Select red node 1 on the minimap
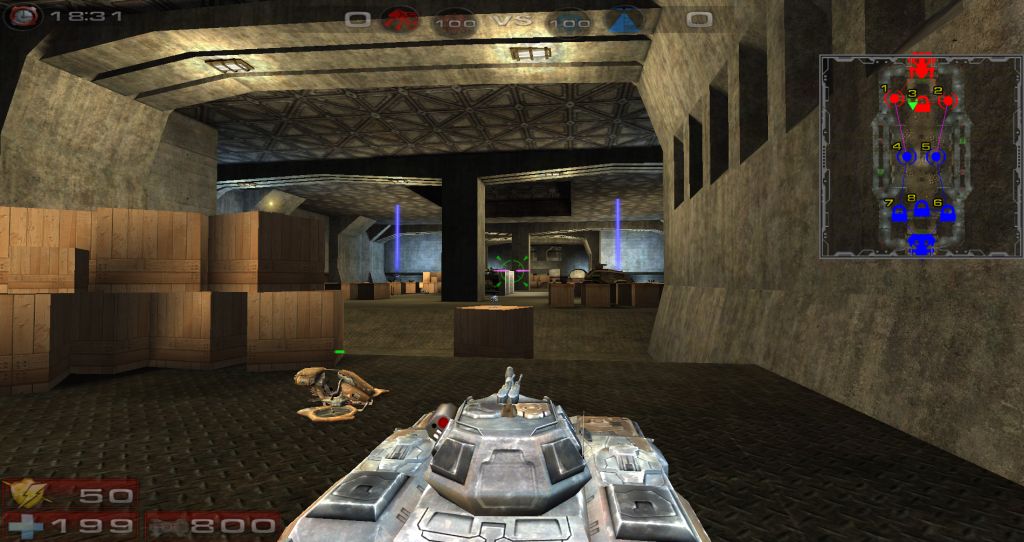The width and height of the screenshot is (1024, 542). pos(896,100)
